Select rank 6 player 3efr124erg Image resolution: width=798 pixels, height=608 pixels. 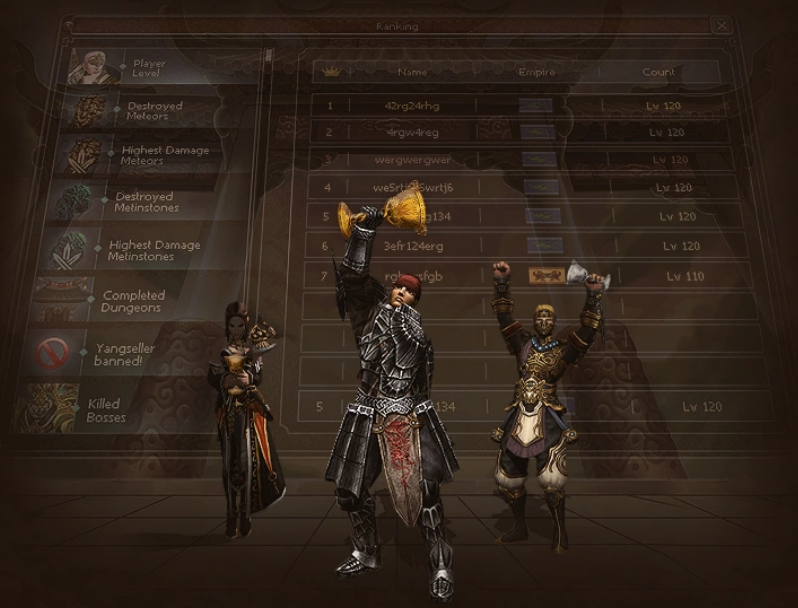412,246
